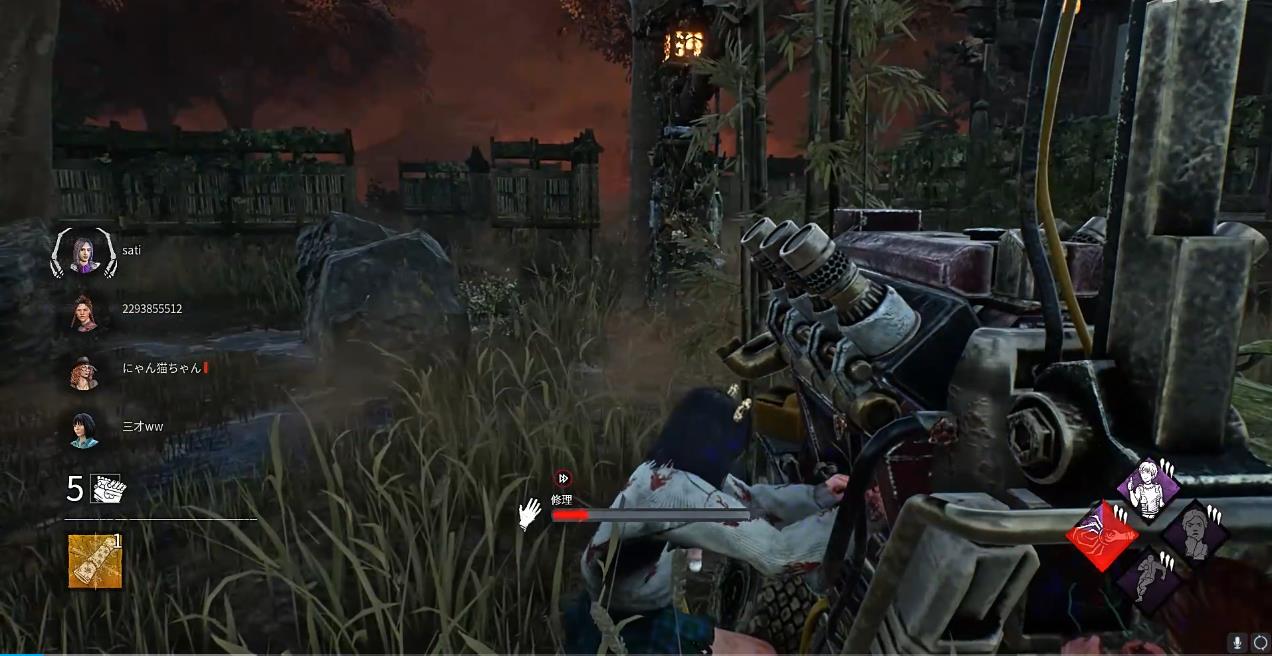This screenshot has width=1272, height=656.
Task: Choose the にゃん猫ちゃん survivor portrait
Action: 84,372
